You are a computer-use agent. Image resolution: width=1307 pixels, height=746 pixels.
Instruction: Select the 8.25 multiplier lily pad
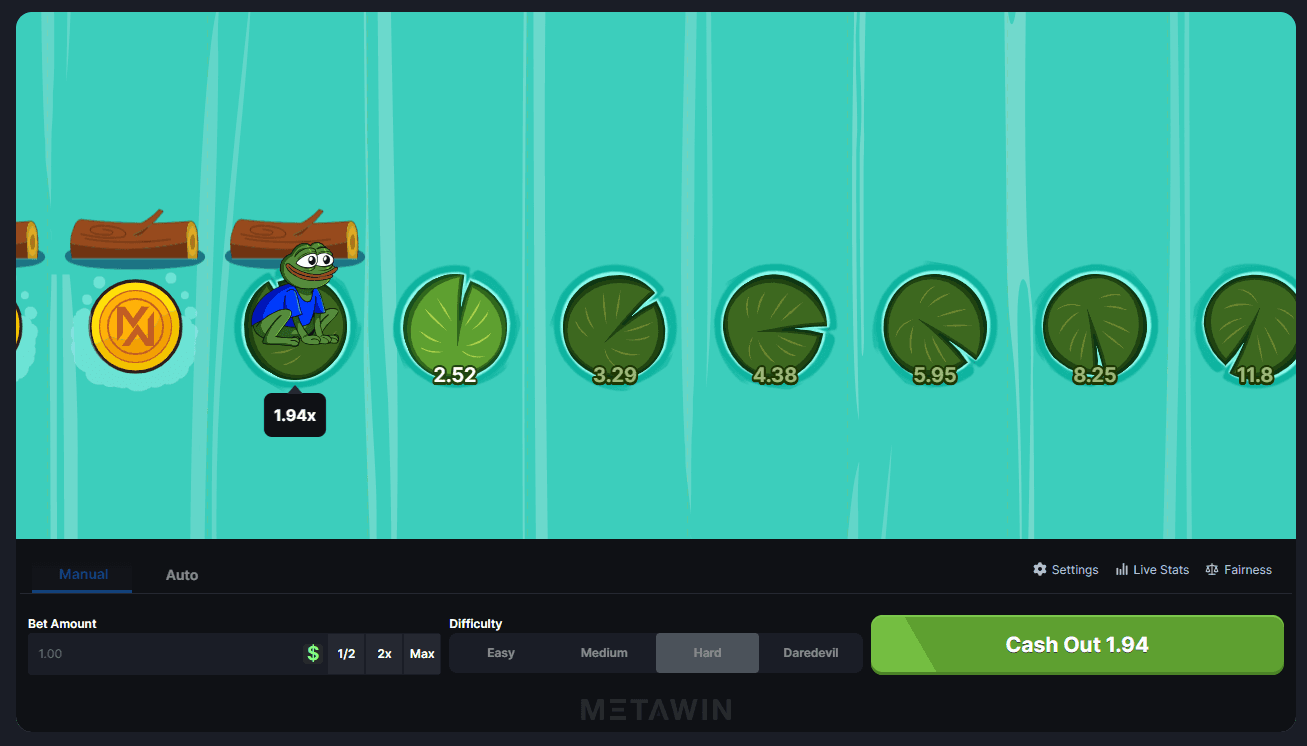tap(1094, 327)
